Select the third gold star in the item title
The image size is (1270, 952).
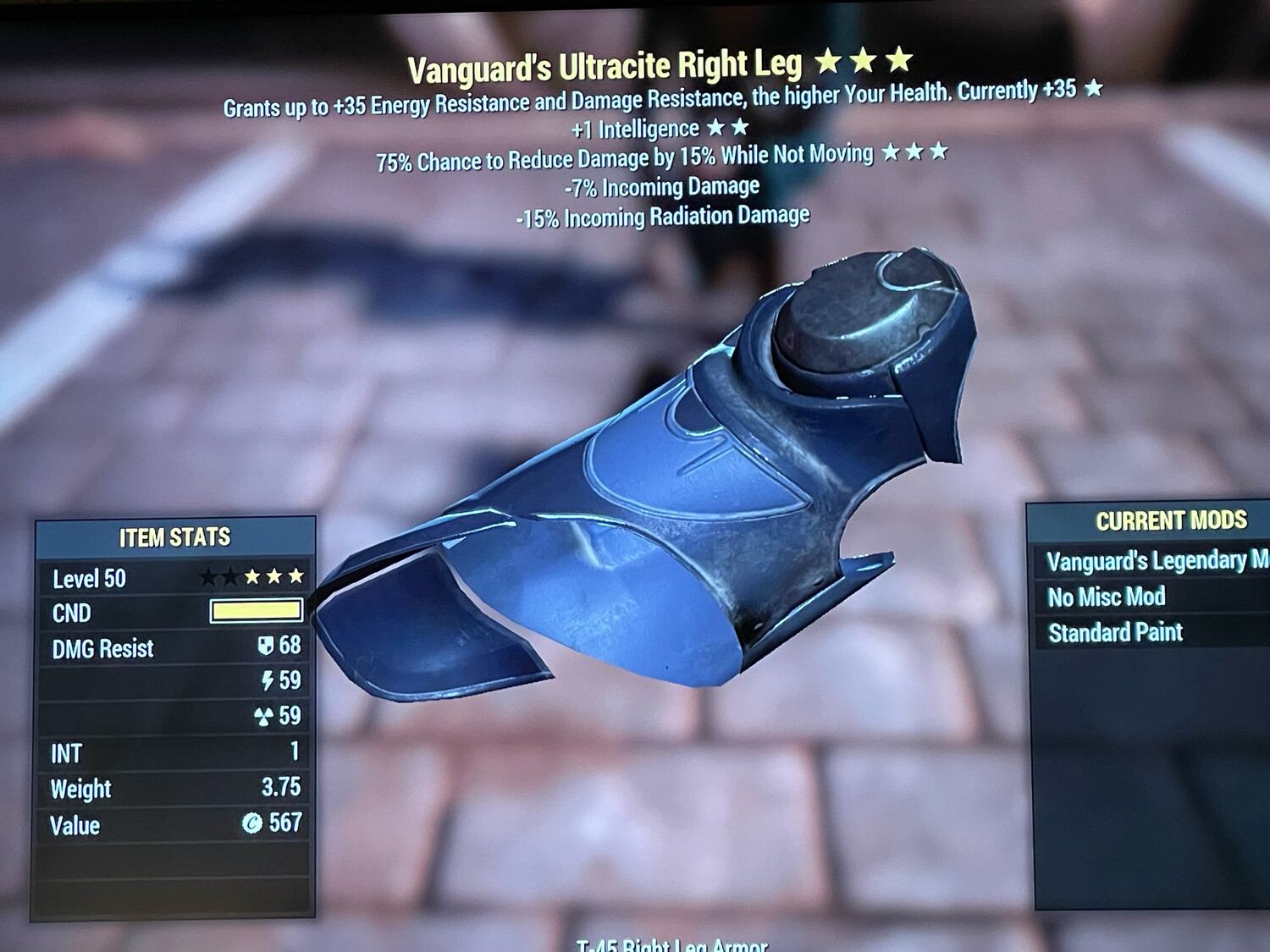click(x=897, y=59)
